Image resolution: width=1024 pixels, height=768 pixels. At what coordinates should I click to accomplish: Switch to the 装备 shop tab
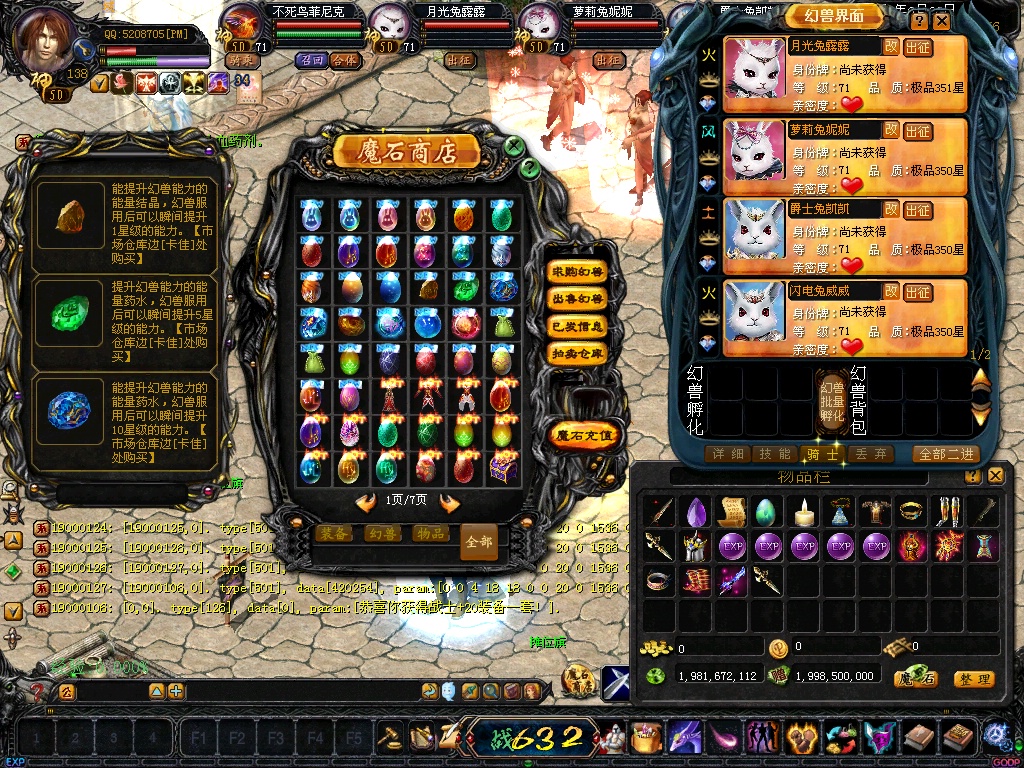pos(332,534)
